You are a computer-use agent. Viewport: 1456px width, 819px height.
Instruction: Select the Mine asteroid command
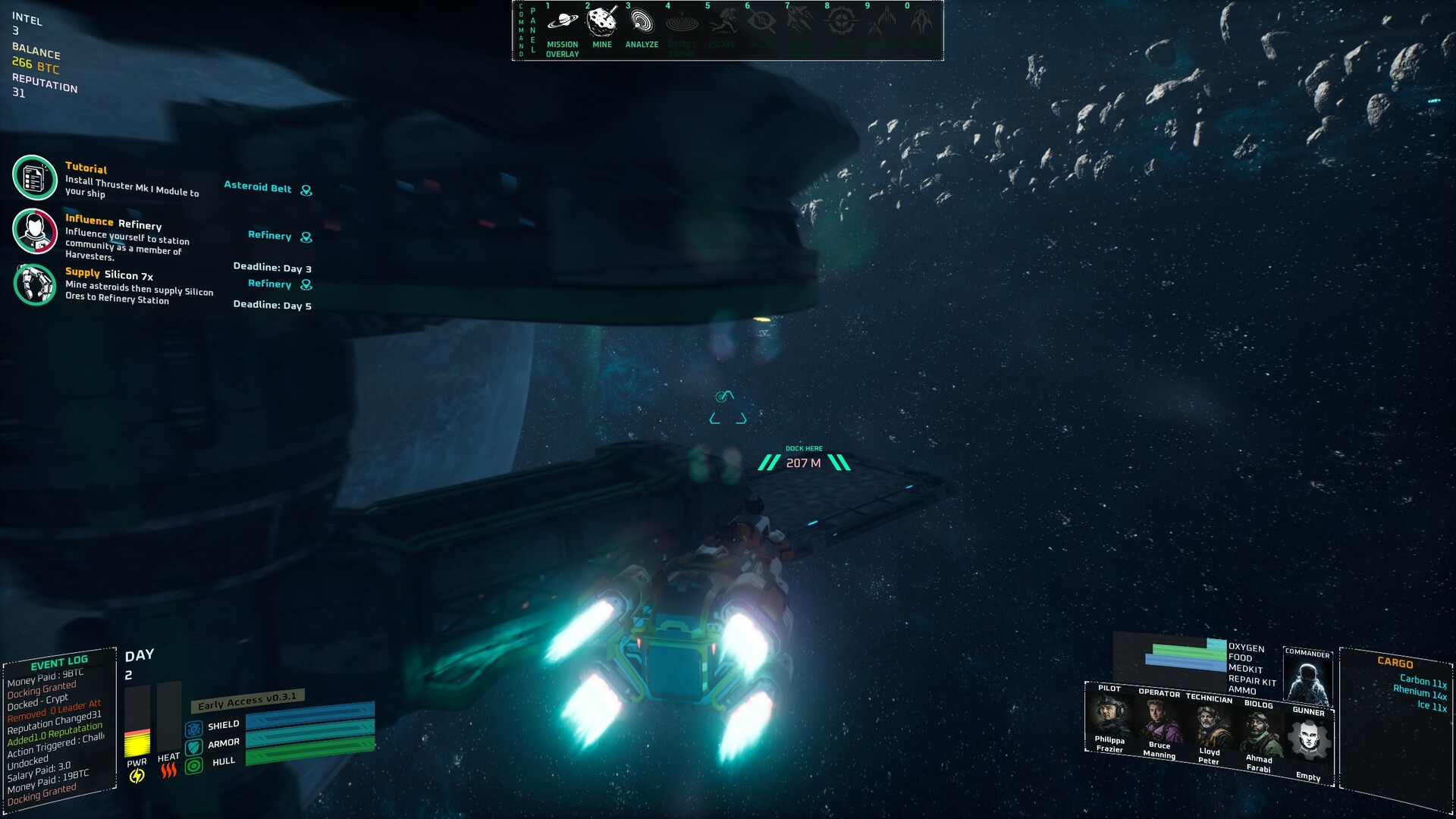coord(602,22)
